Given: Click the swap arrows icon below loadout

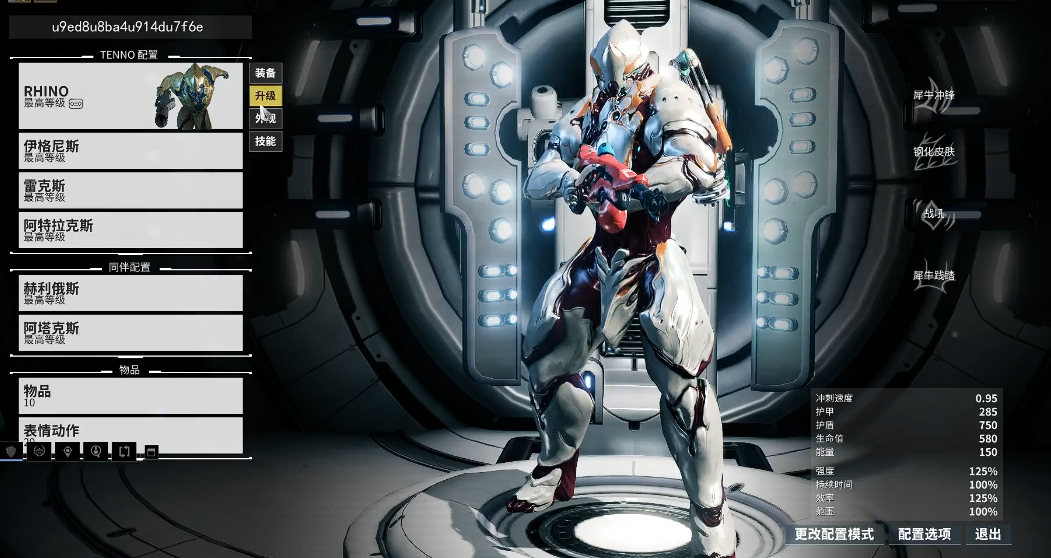Looking at the screenshot, I should pos(123,452).
